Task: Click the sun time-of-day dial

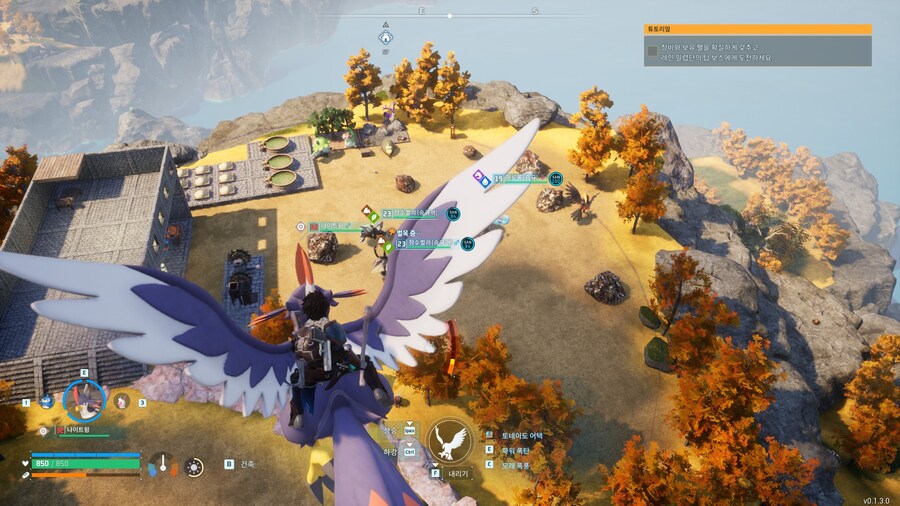Action: pos(194,466)
